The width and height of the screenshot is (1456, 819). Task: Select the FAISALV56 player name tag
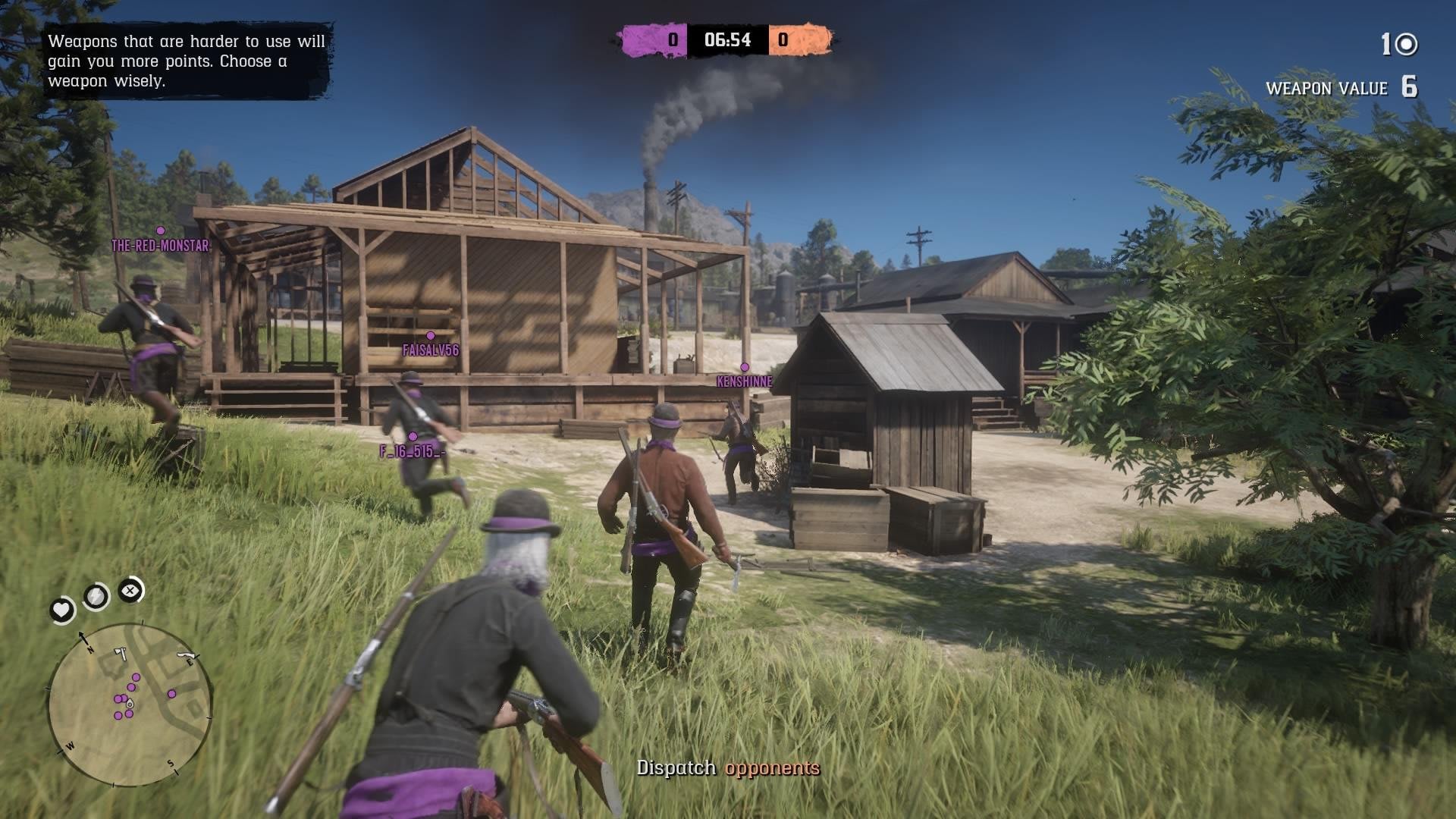click(430, 350)
